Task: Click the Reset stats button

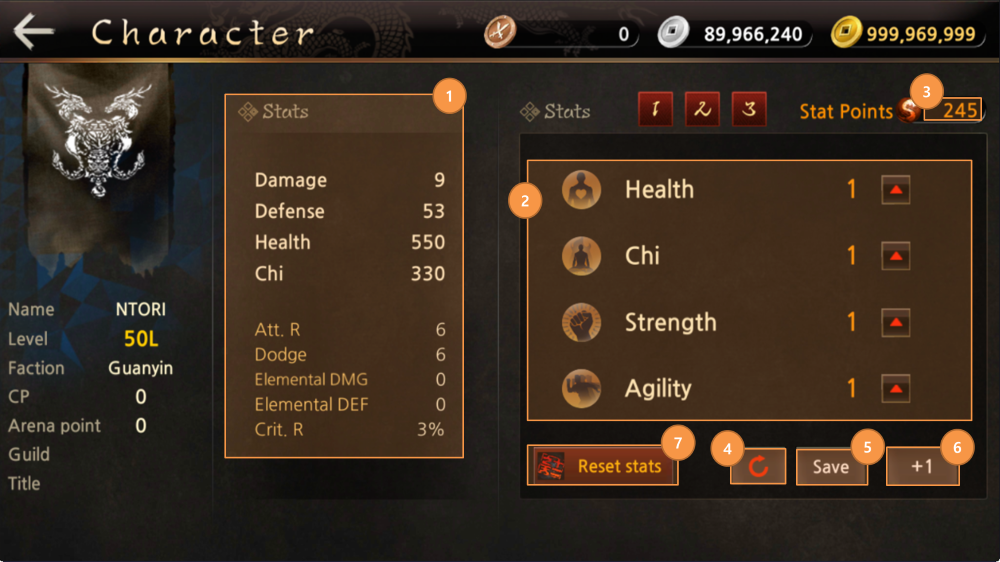Action: pos(602,466)
